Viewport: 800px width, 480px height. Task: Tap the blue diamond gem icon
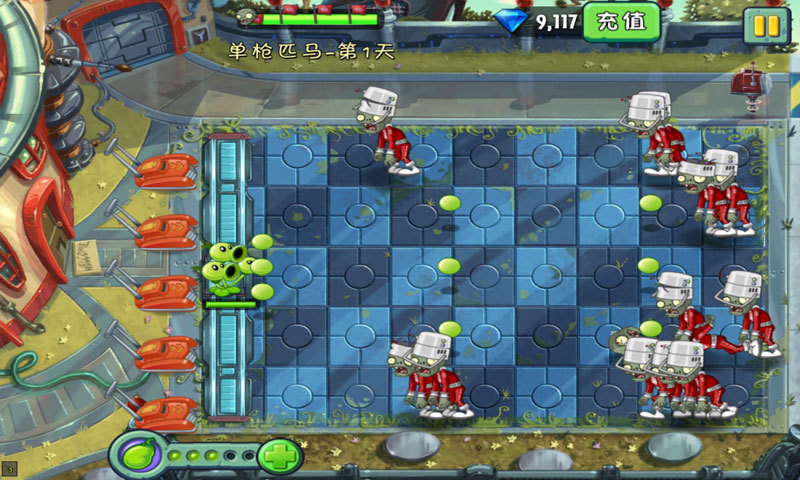[512, 21]
